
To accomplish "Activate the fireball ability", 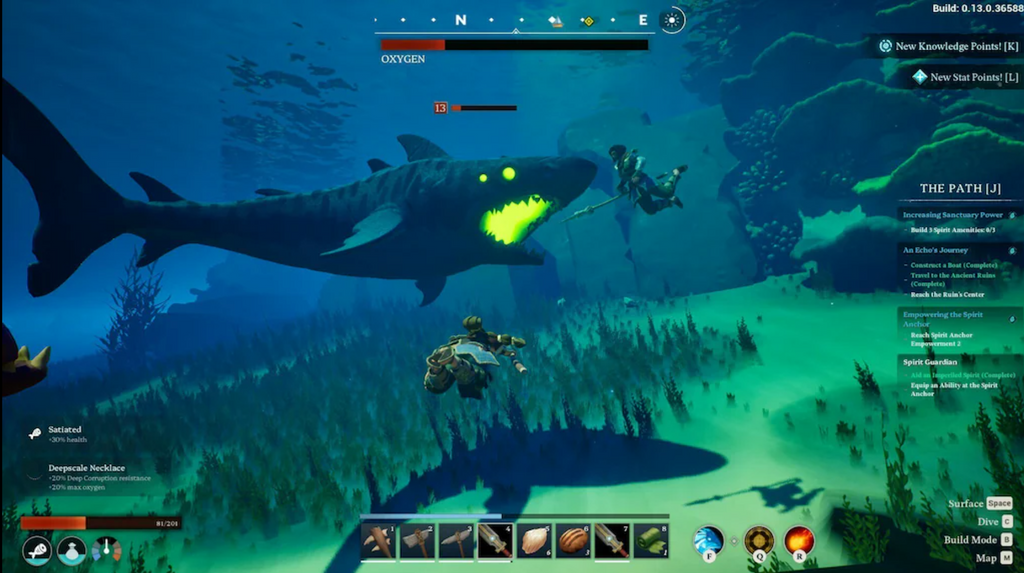I will (x=799, y=541).
